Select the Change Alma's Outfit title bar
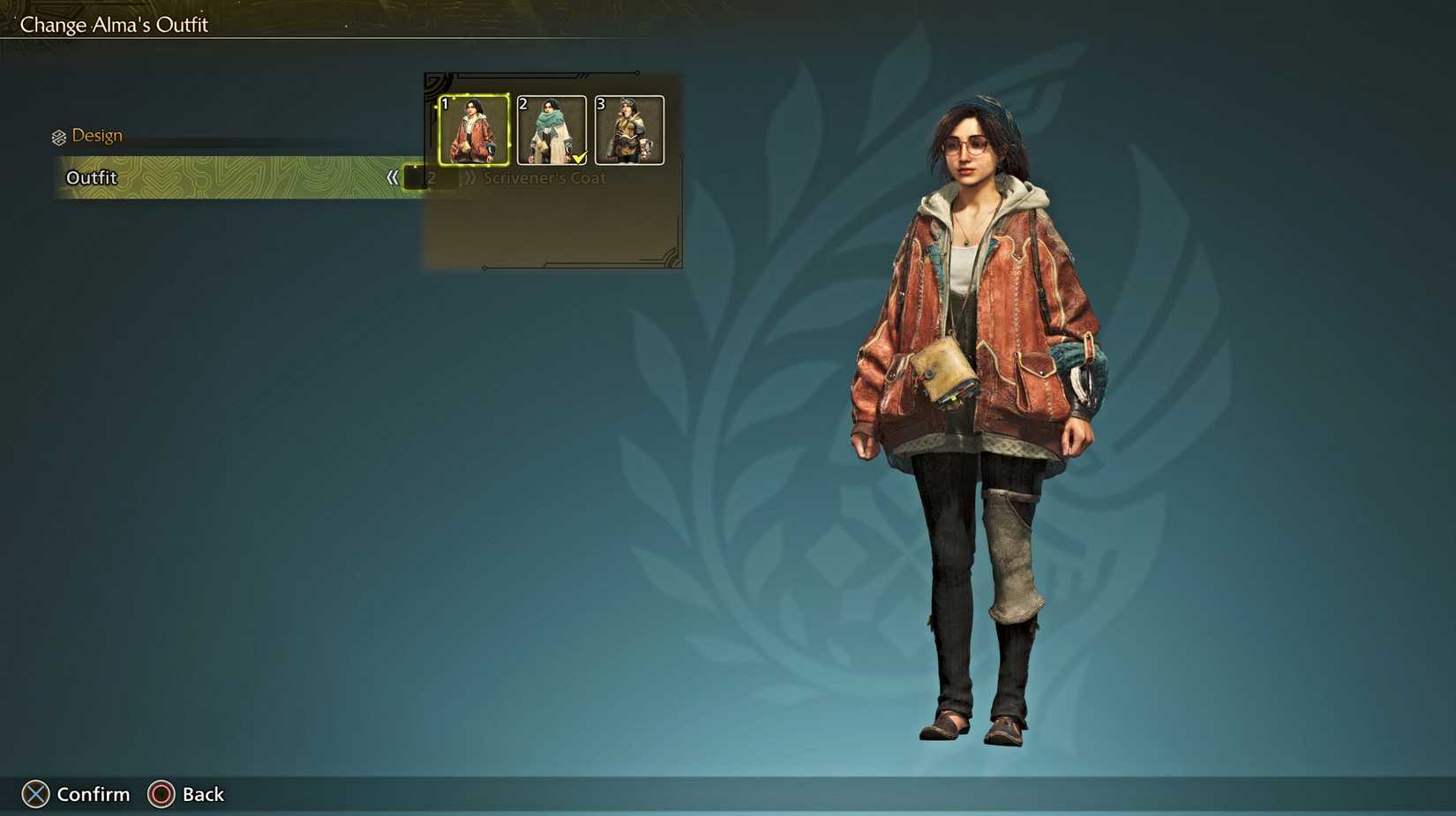Image resolution: width=1456 pixels, height=816 pixels. (x=113, y=25)
